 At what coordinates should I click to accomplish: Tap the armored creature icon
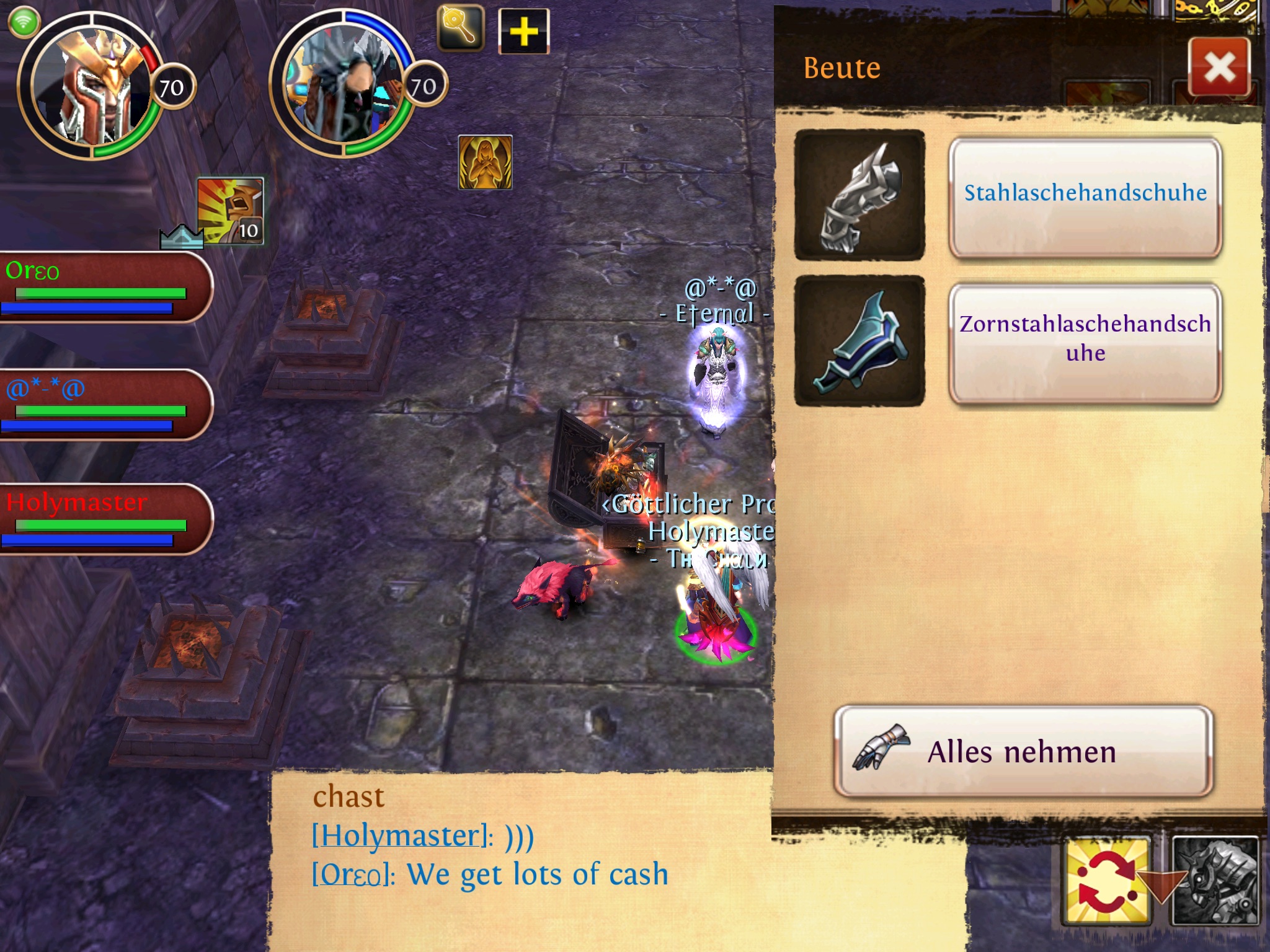click(x=1217, y=880)
